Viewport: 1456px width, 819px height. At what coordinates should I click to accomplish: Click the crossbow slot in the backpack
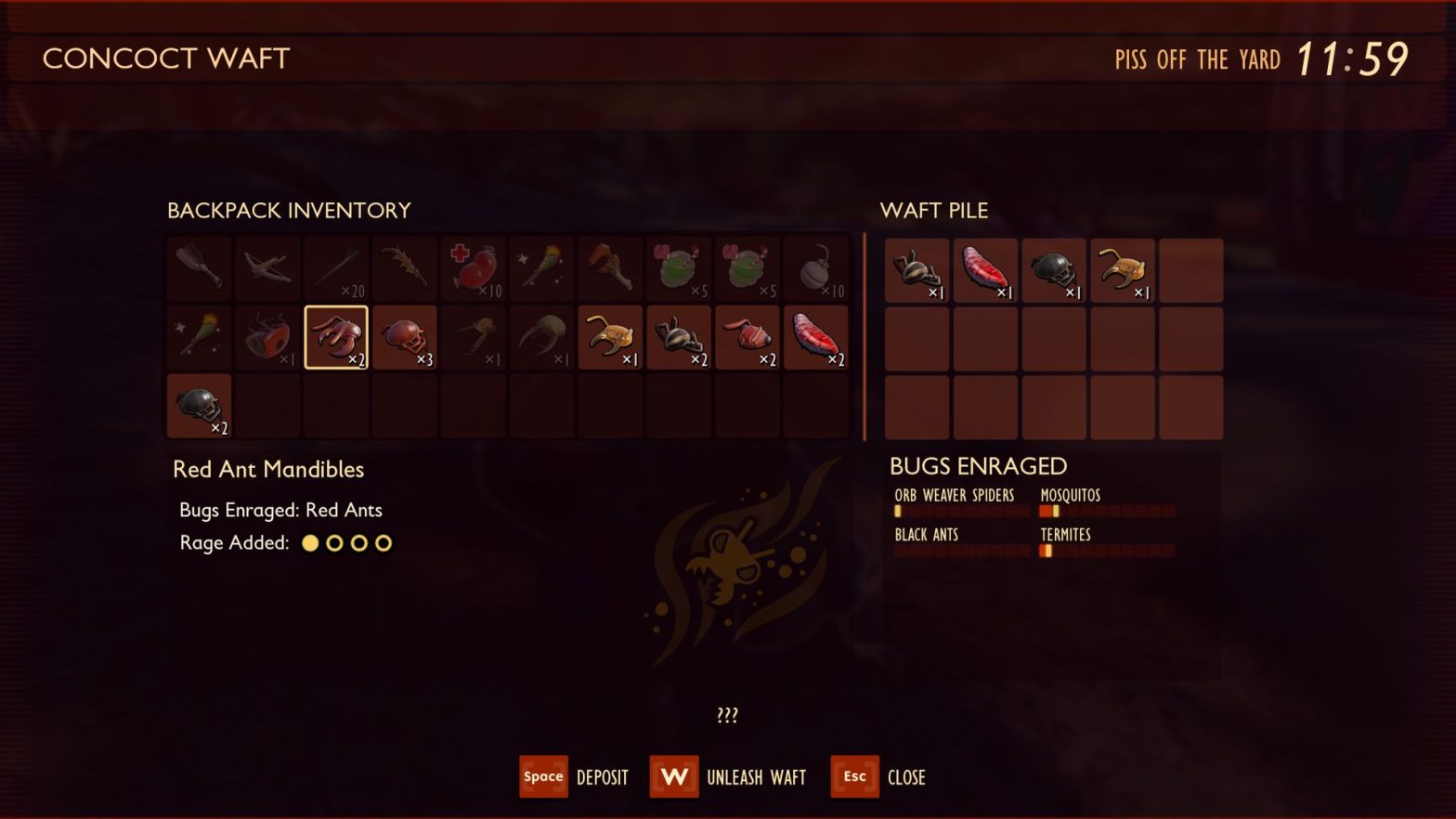coord(267,268)
